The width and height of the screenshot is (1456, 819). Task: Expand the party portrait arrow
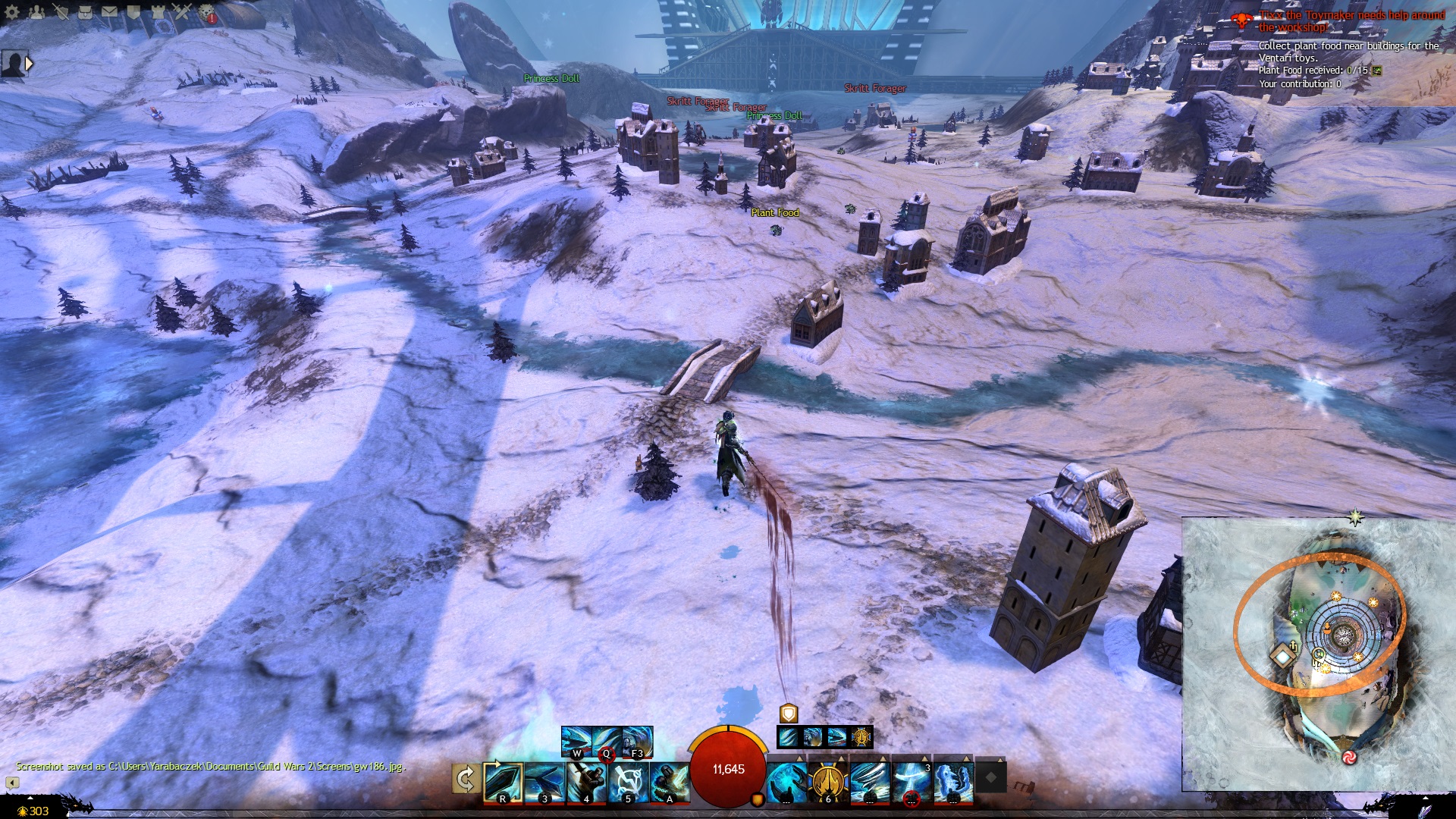pyautogui.click(x=29, y=64)
